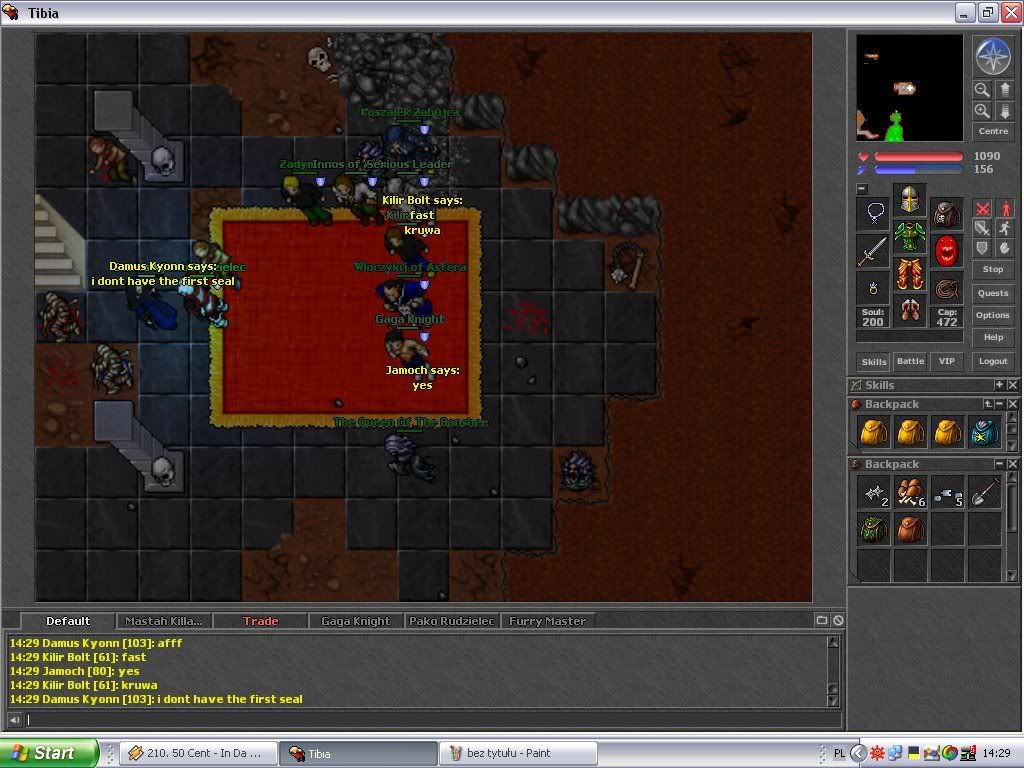Viewport: 1024px width, 768px height.
Task: Open the Help window
Action: coord(992,337)
